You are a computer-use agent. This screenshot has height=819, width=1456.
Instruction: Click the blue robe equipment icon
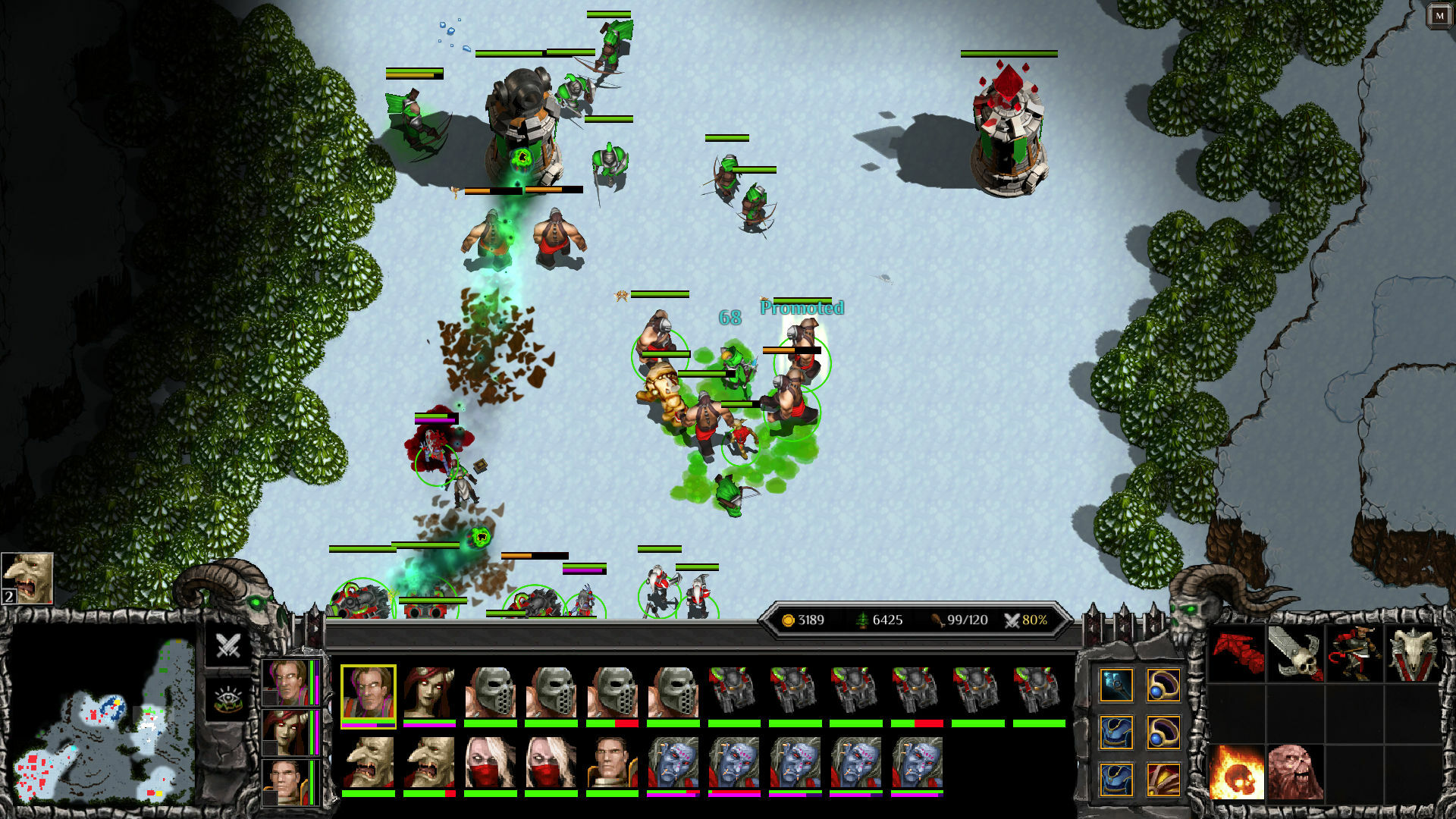1116,734
